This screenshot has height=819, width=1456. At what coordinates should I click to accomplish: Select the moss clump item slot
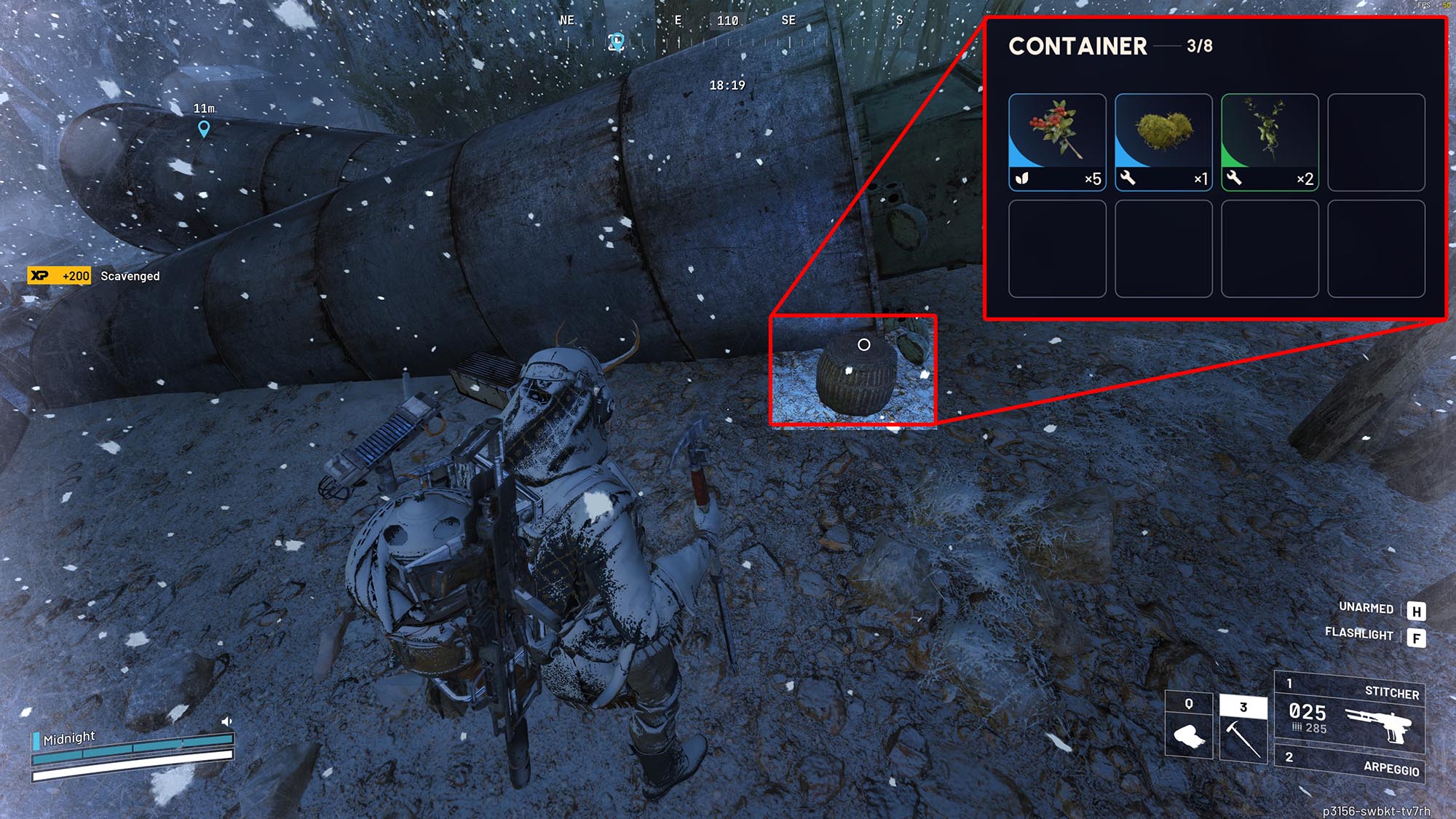pos(1163,142)
